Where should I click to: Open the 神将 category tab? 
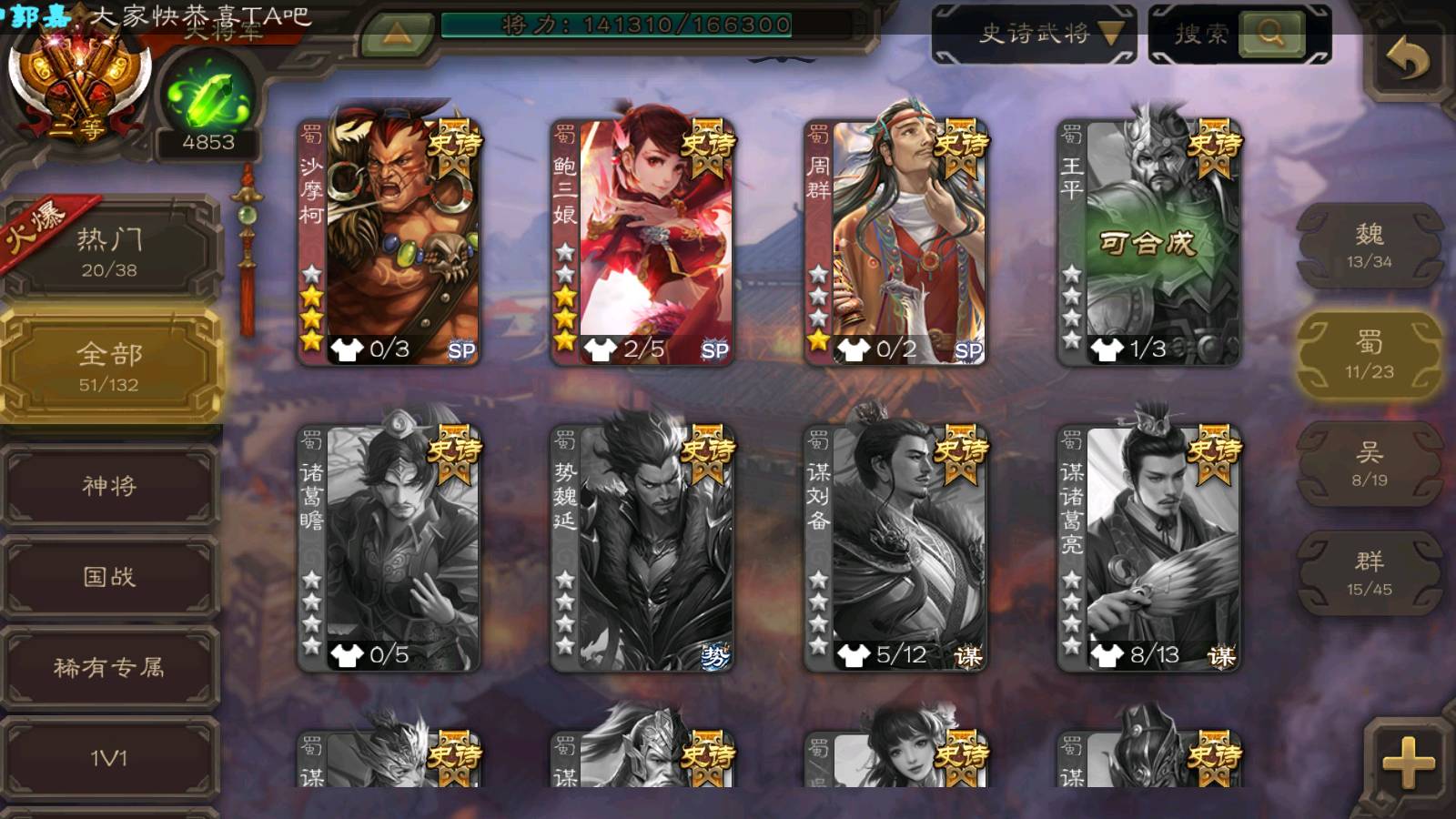tap(110, 486)
